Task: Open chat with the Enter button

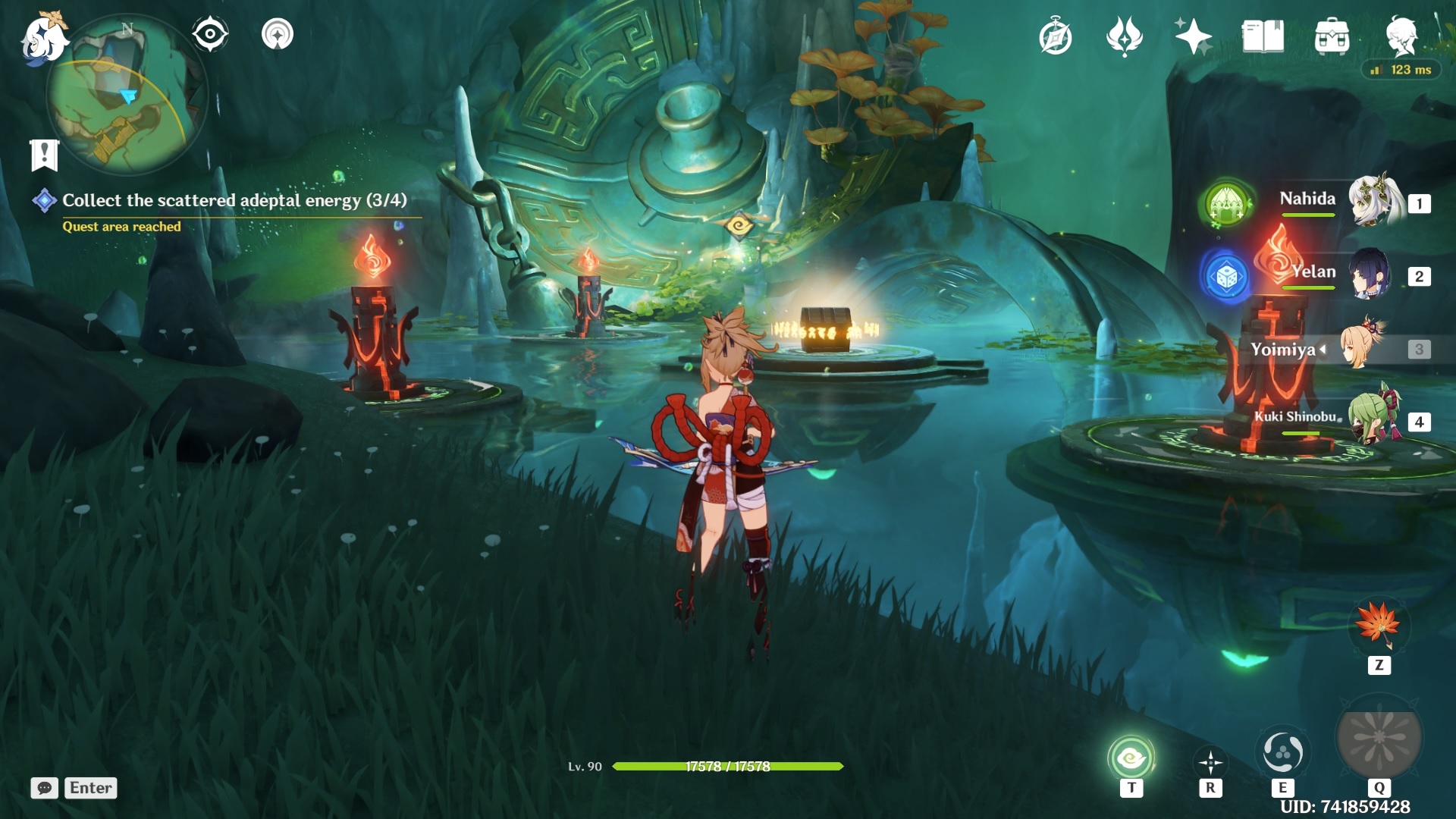Action: pos(89,788)
